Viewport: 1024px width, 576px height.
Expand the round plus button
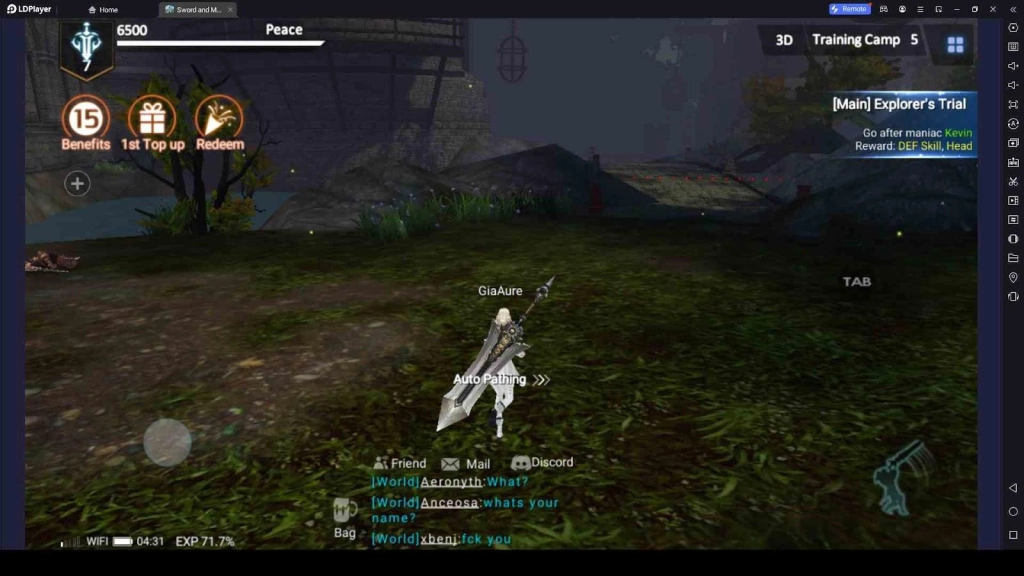point(77,183)
